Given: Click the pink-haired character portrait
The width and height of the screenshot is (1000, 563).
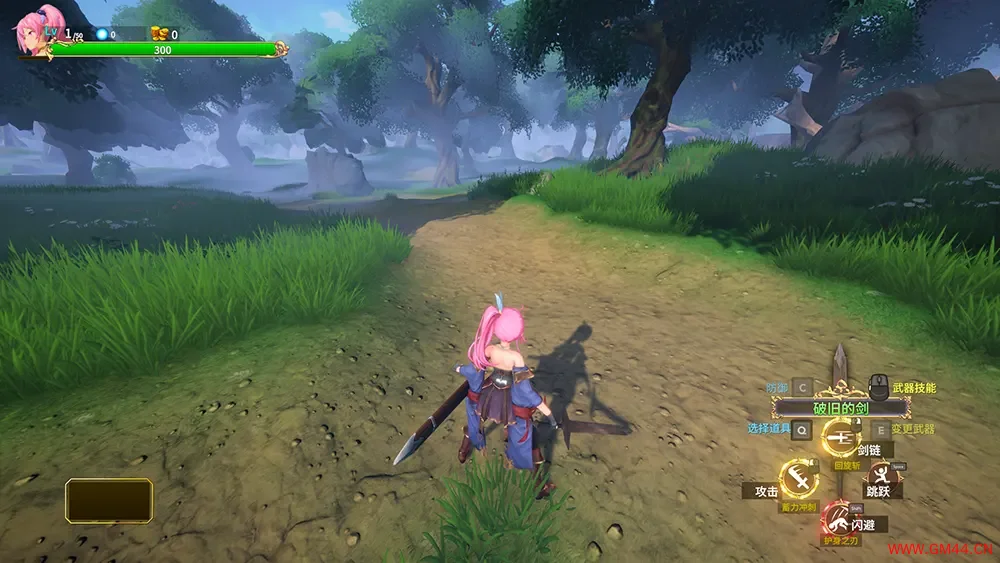Looking at the screenshot, I should click(x=38, y=29).
